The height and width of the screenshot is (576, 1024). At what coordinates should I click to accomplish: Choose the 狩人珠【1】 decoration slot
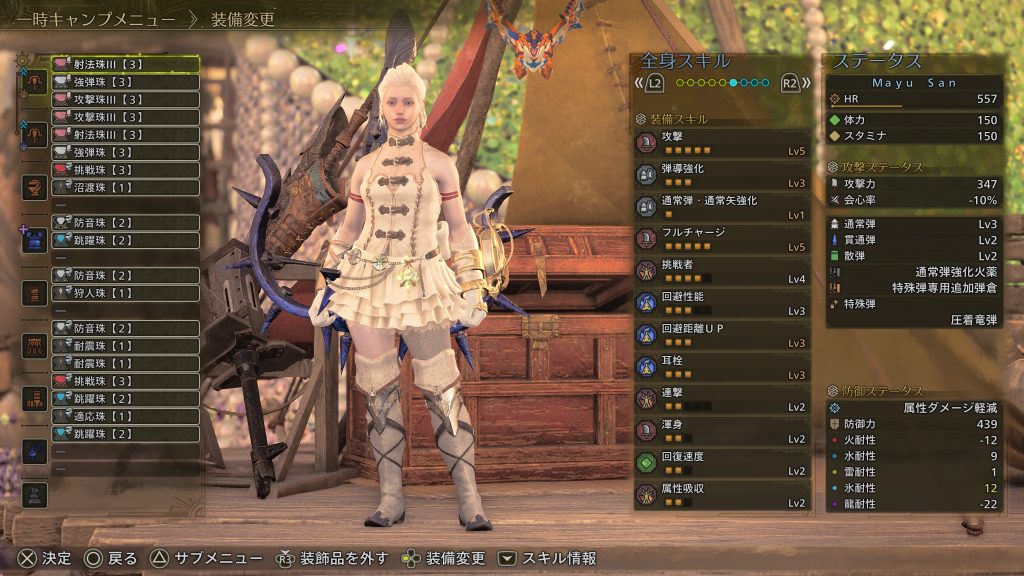point(125,293)
